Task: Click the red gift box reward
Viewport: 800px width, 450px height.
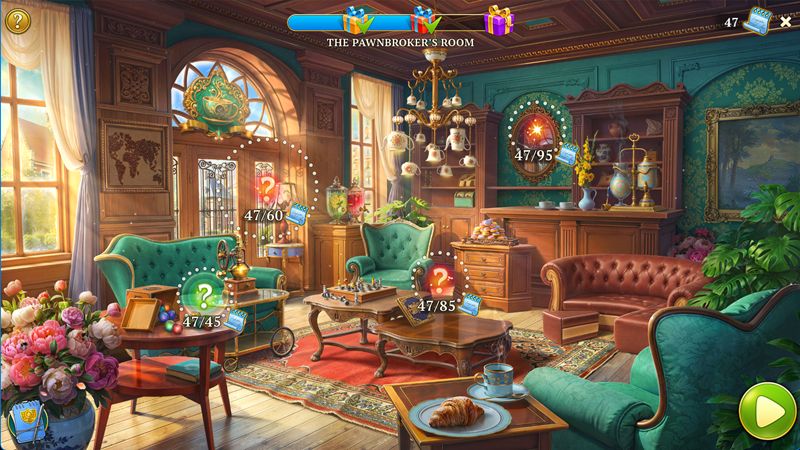Action: 425,20
